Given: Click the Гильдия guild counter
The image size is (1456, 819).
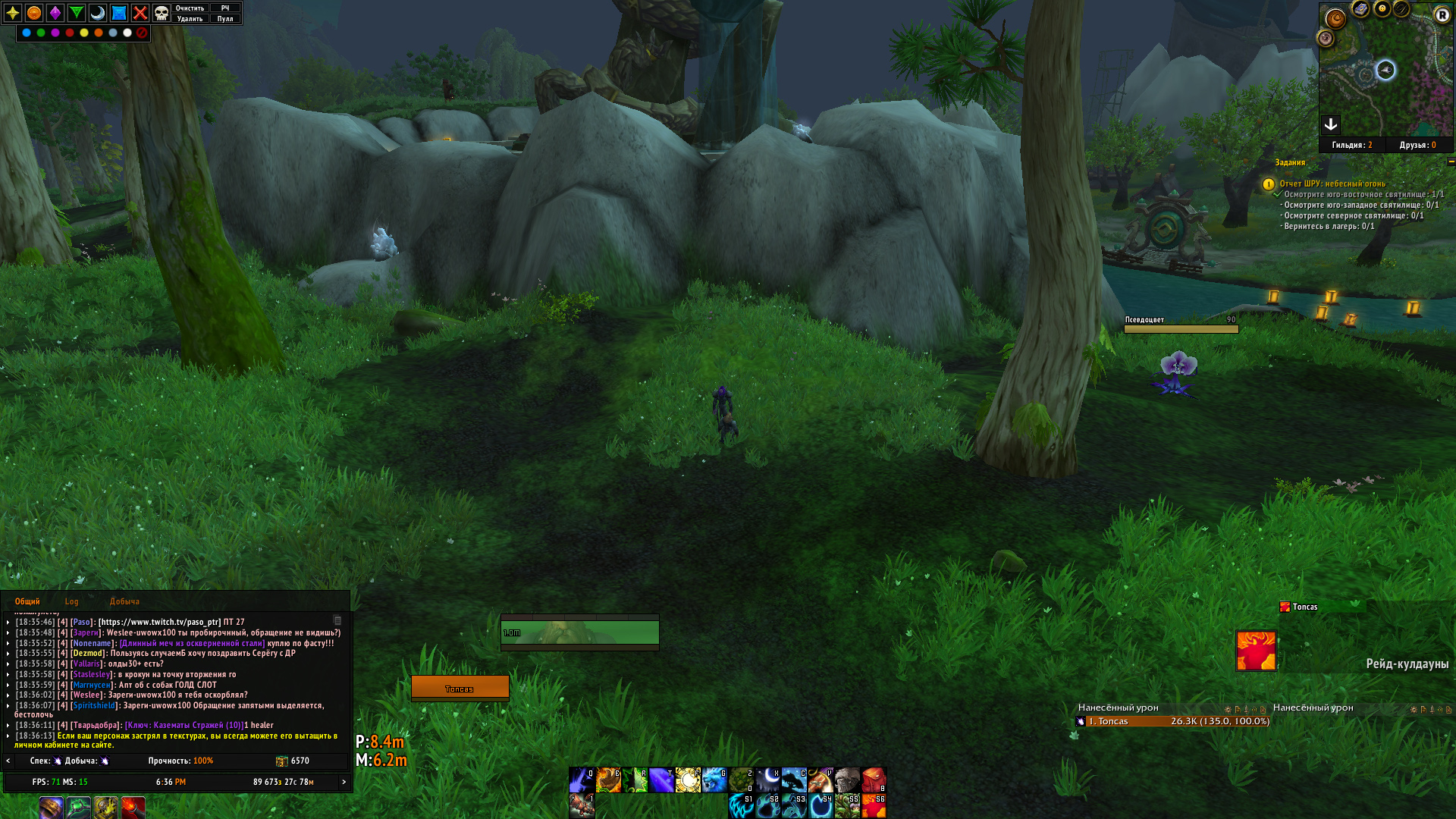Looking at the screenshot, I should coord(1351,145).
